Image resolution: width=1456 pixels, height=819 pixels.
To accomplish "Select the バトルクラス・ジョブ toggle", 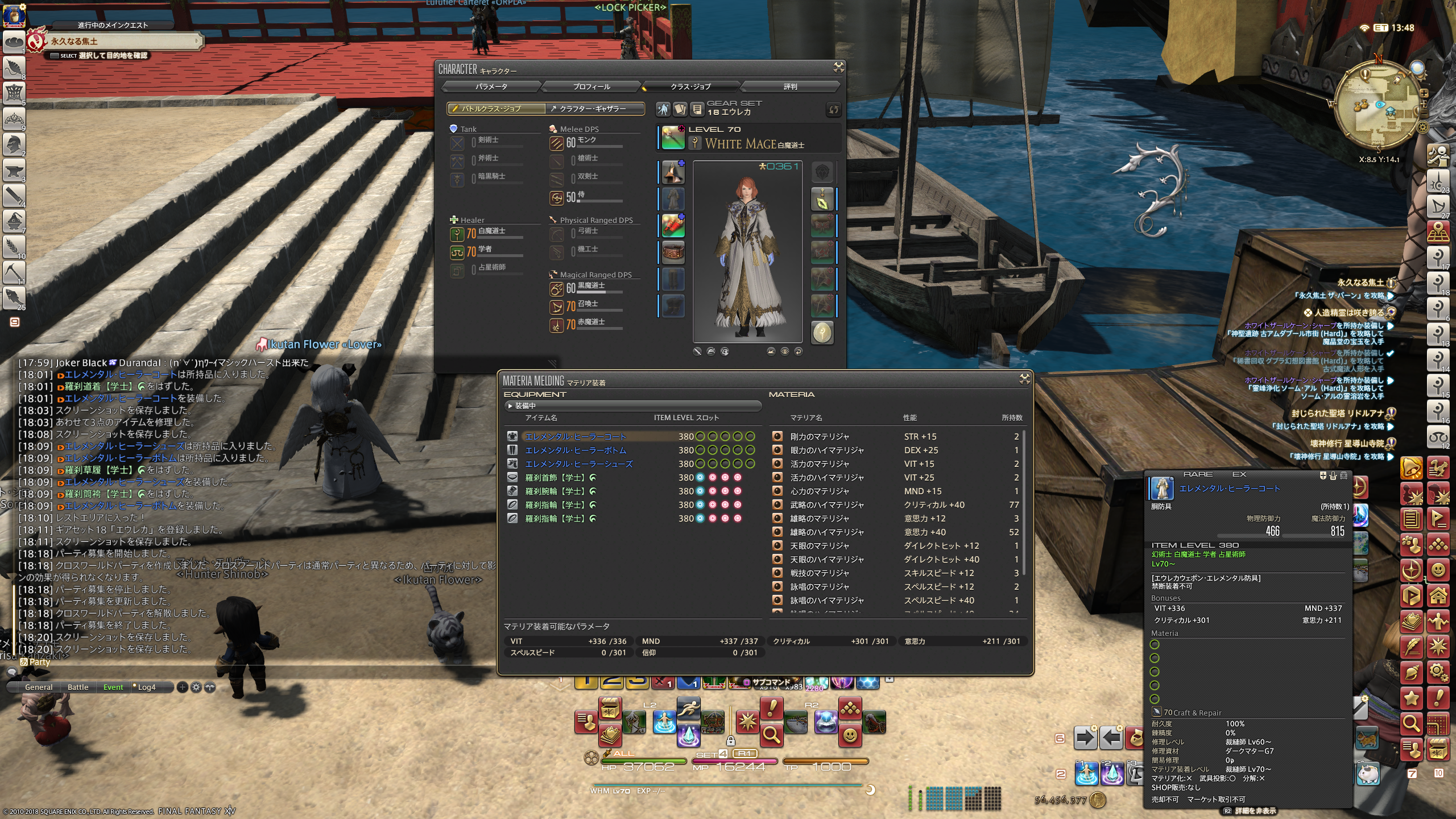I will coord(496,109).
